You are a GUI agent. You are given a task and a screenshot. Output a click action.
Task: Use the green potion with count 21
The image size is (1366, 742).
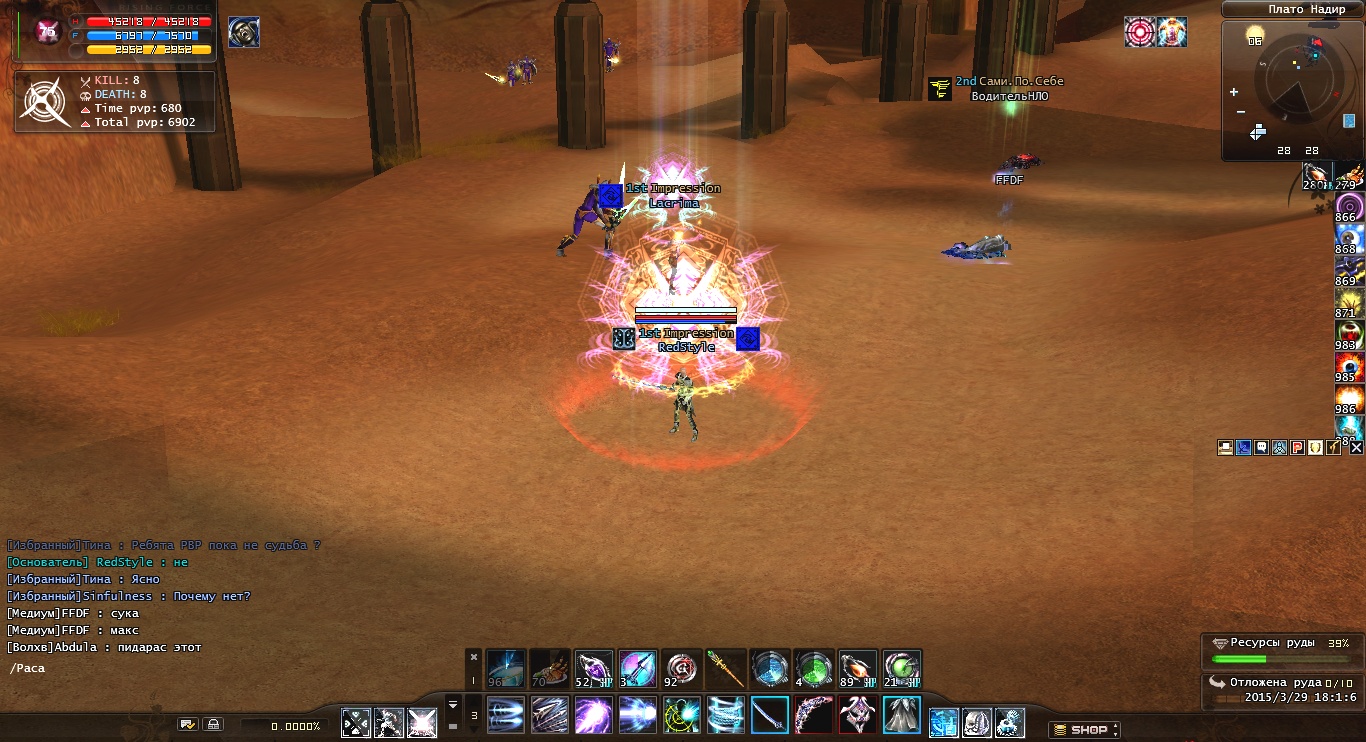[x=902, y=669]
